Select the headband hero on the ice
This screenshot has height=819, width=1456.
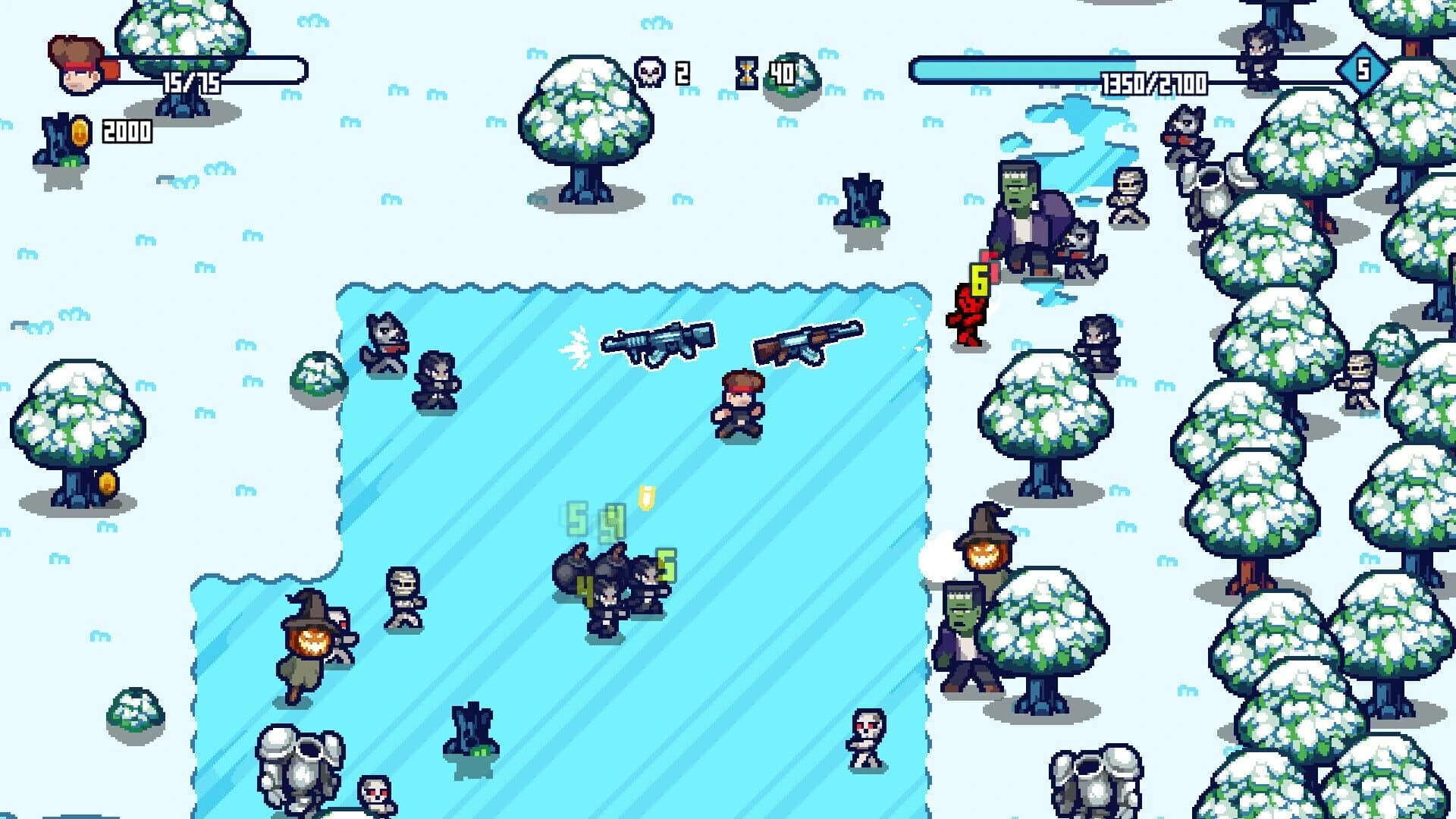pos(732,402)
